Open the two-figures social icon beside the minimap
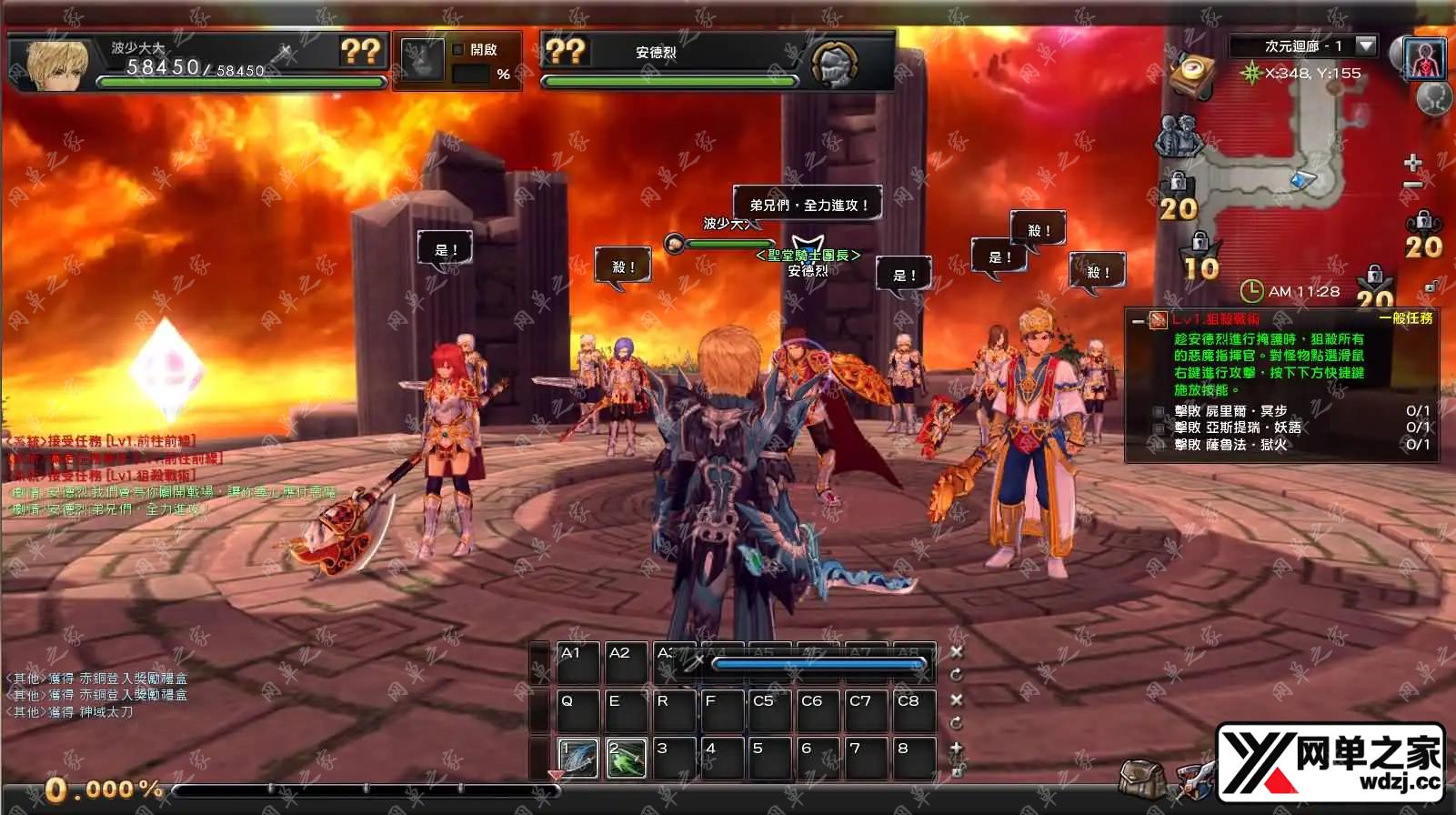The image size is (1456, 815). coord(1178,136)
